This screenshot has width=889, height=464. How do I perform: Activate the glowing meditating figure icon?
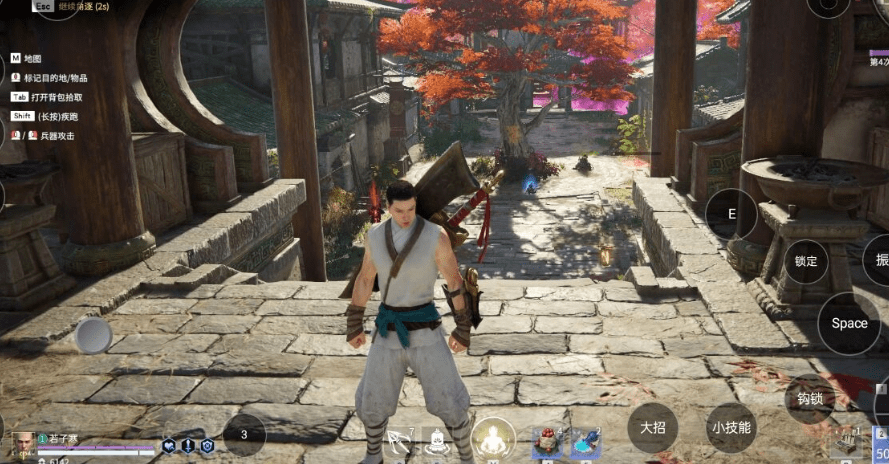click(493, 438)
